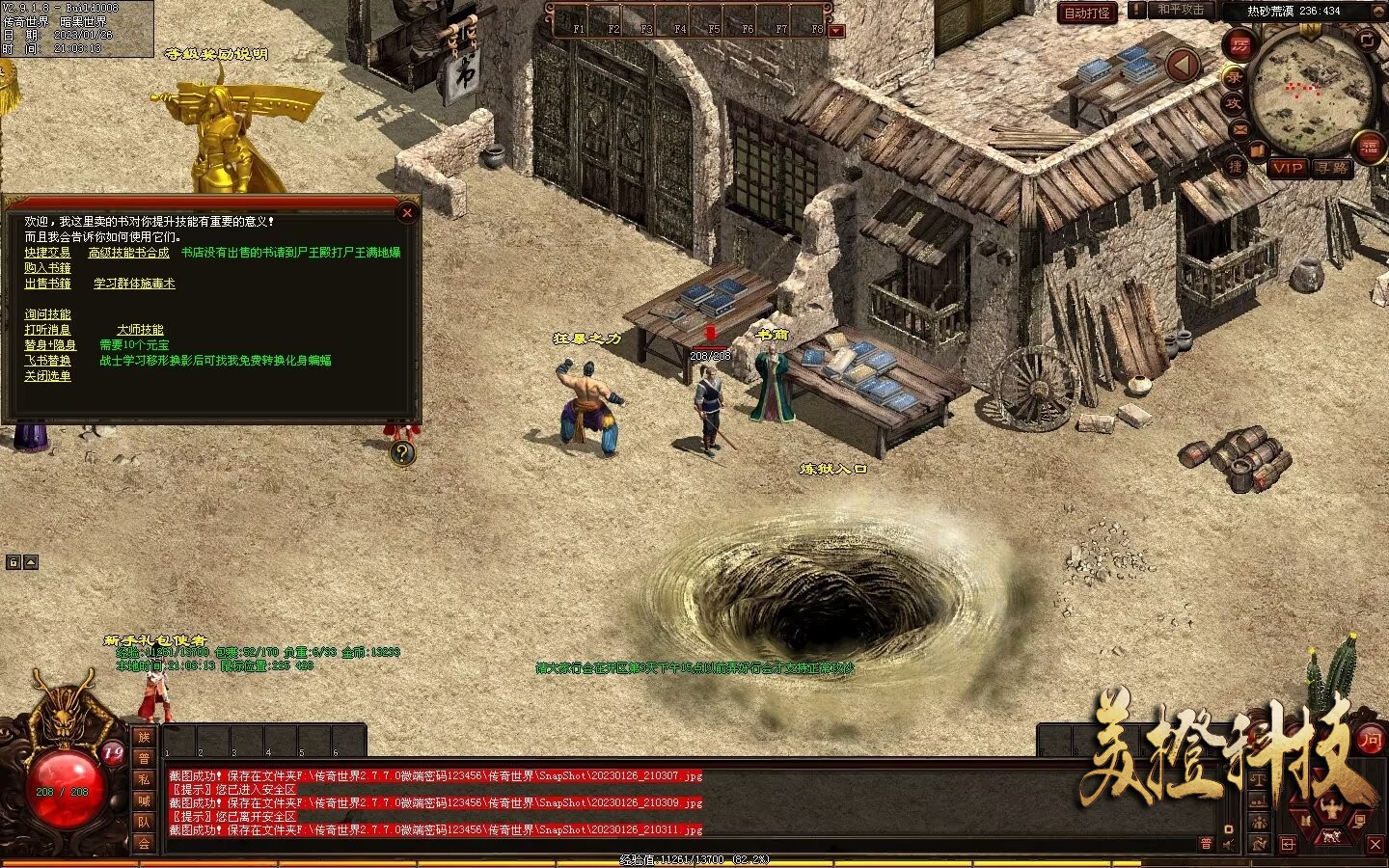Select 购入书籍 to buy books
The width and height of the screenshot is (1389, 868).
tap(47, 268)
